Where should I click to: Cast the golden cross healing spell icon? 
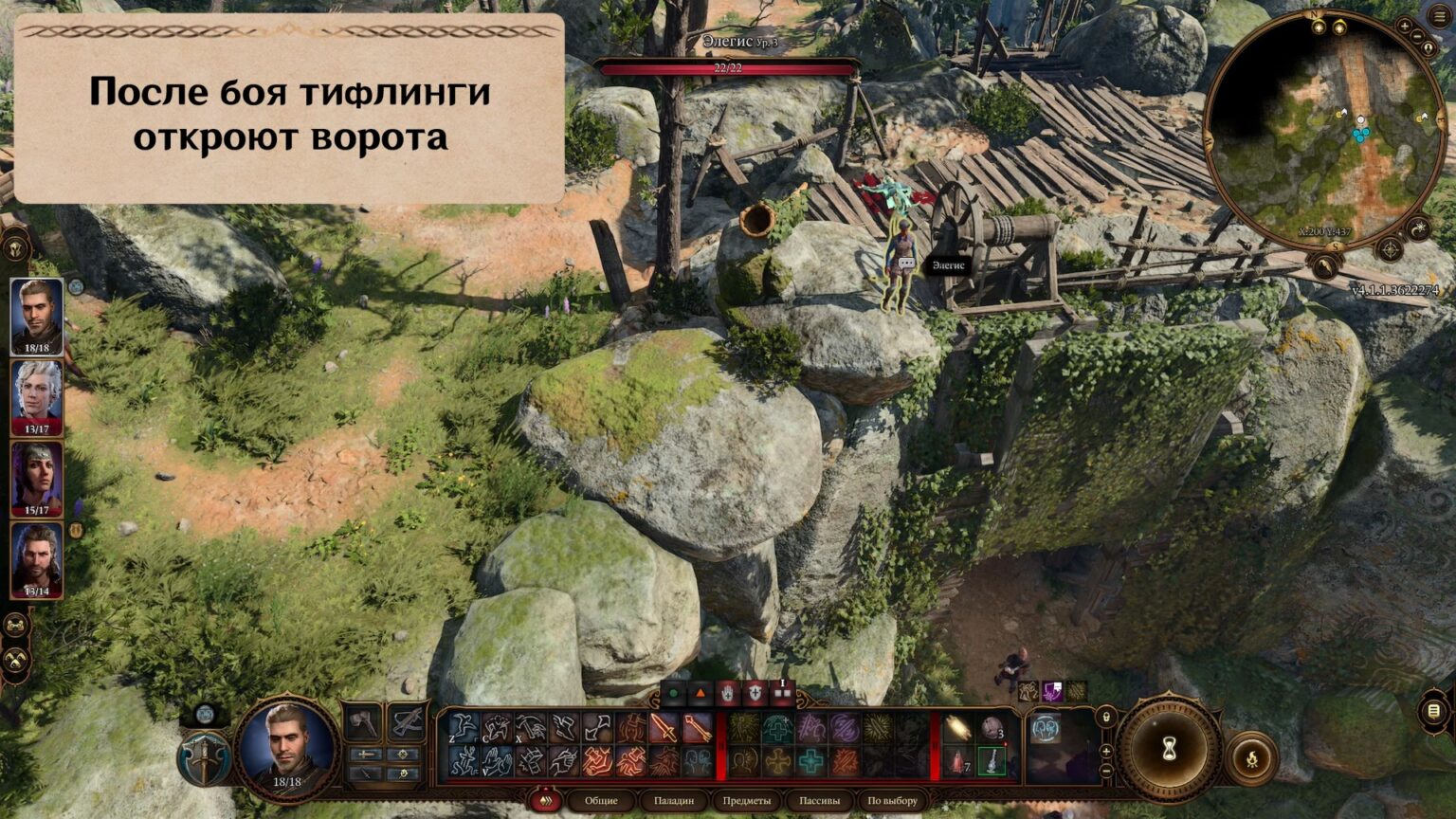778,761
